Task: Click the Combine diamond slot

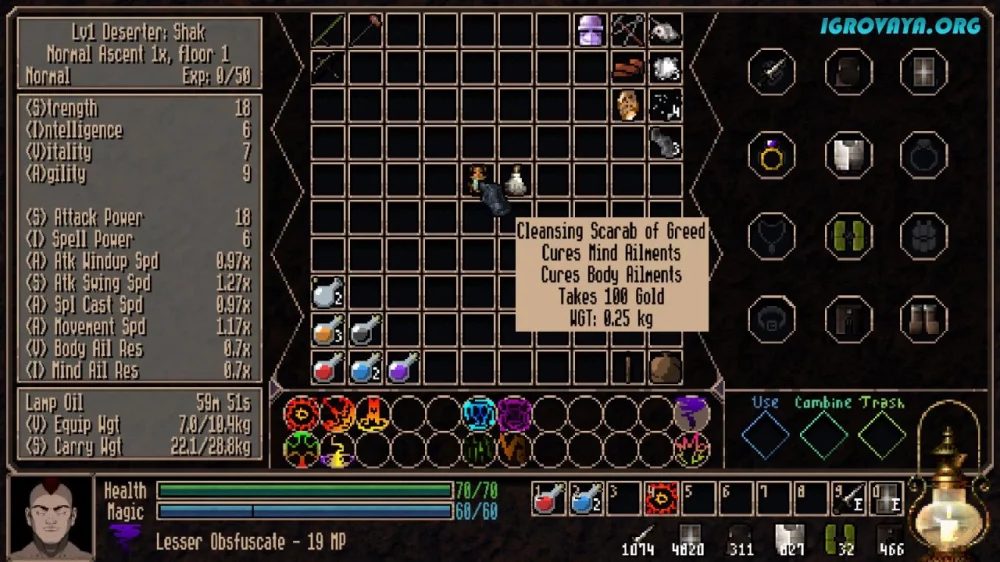Action: coord(824,435)
